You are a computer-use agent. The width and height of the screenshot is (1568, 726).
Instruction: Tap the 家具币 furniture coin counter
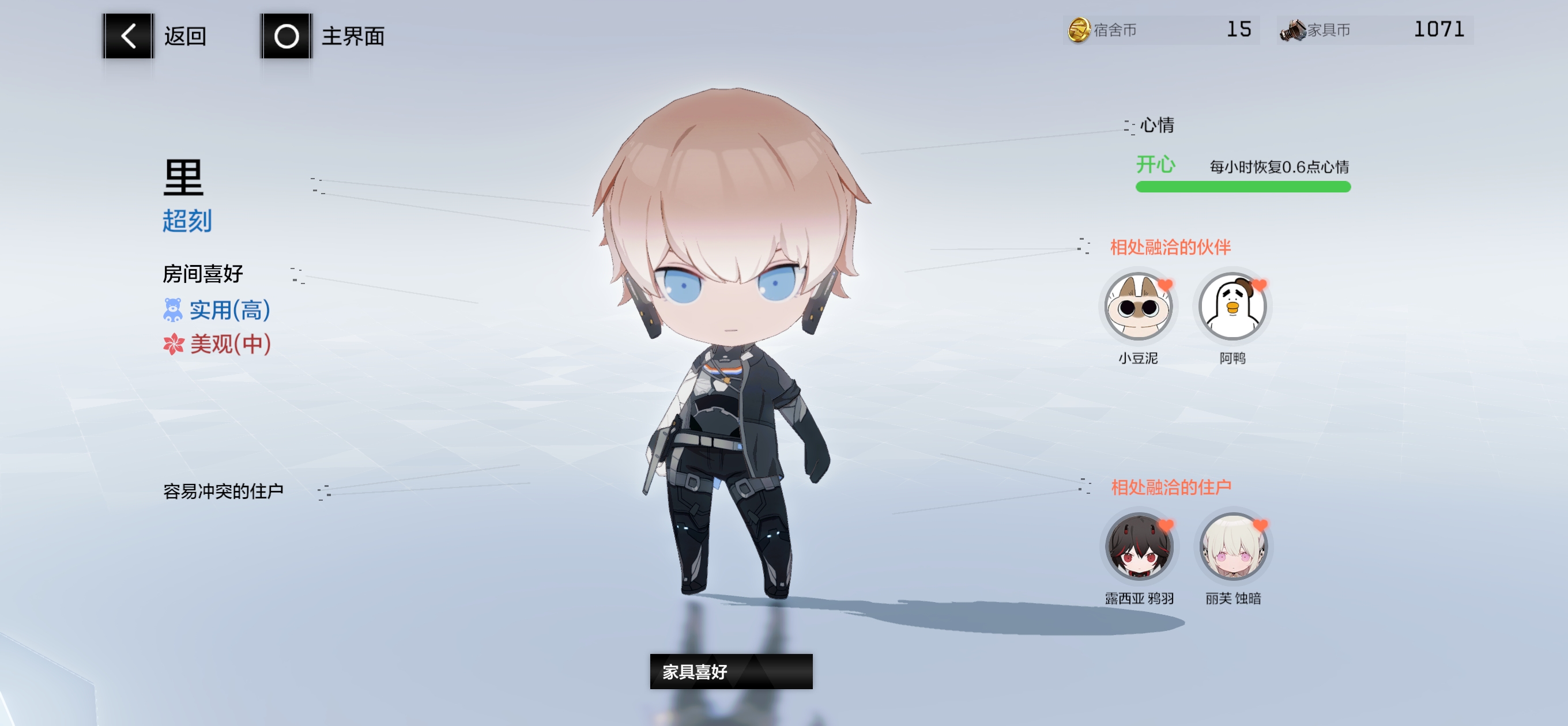click(1374, 30)
